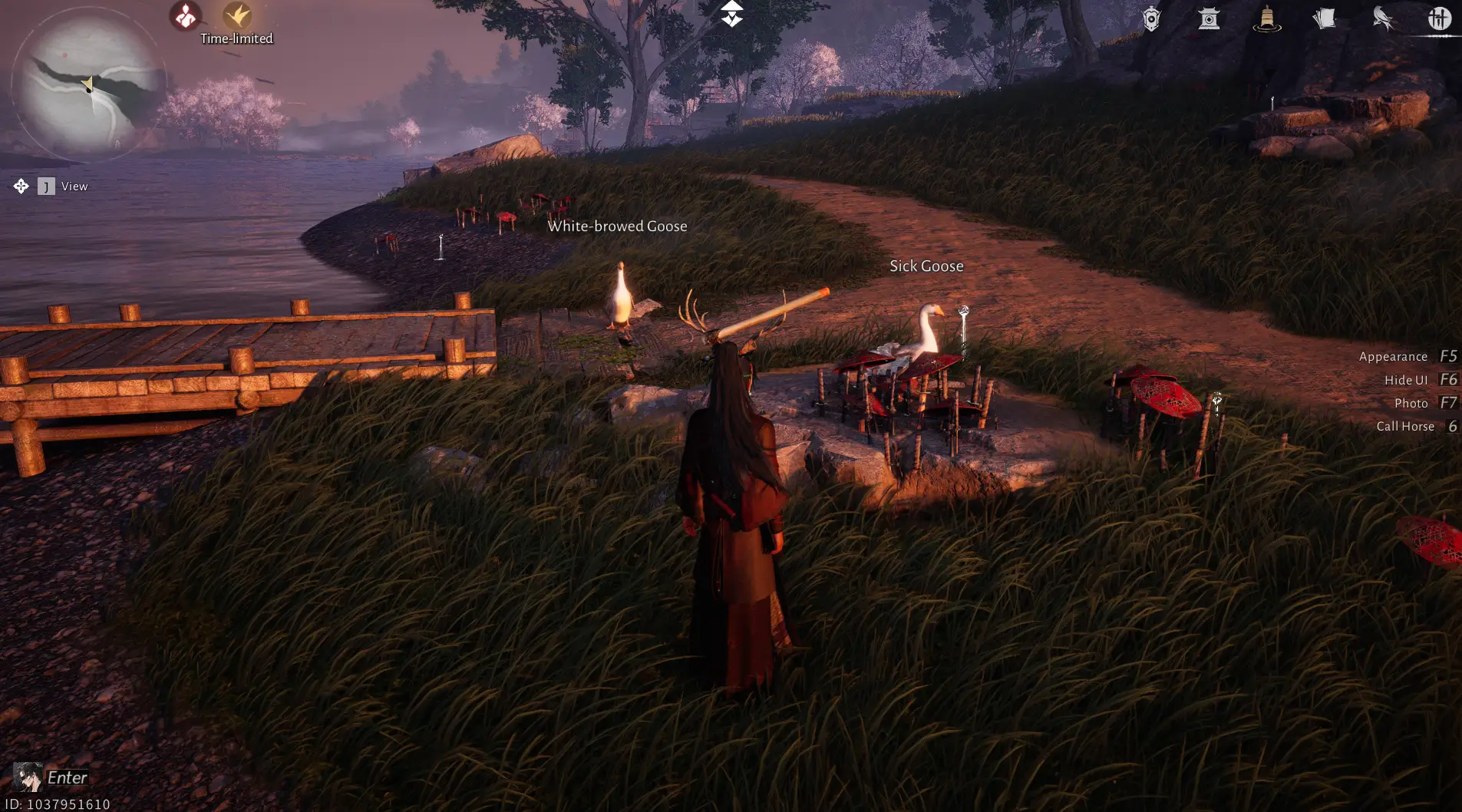
Task: Click the red character silhouette icon
Action: coord(185,16)
